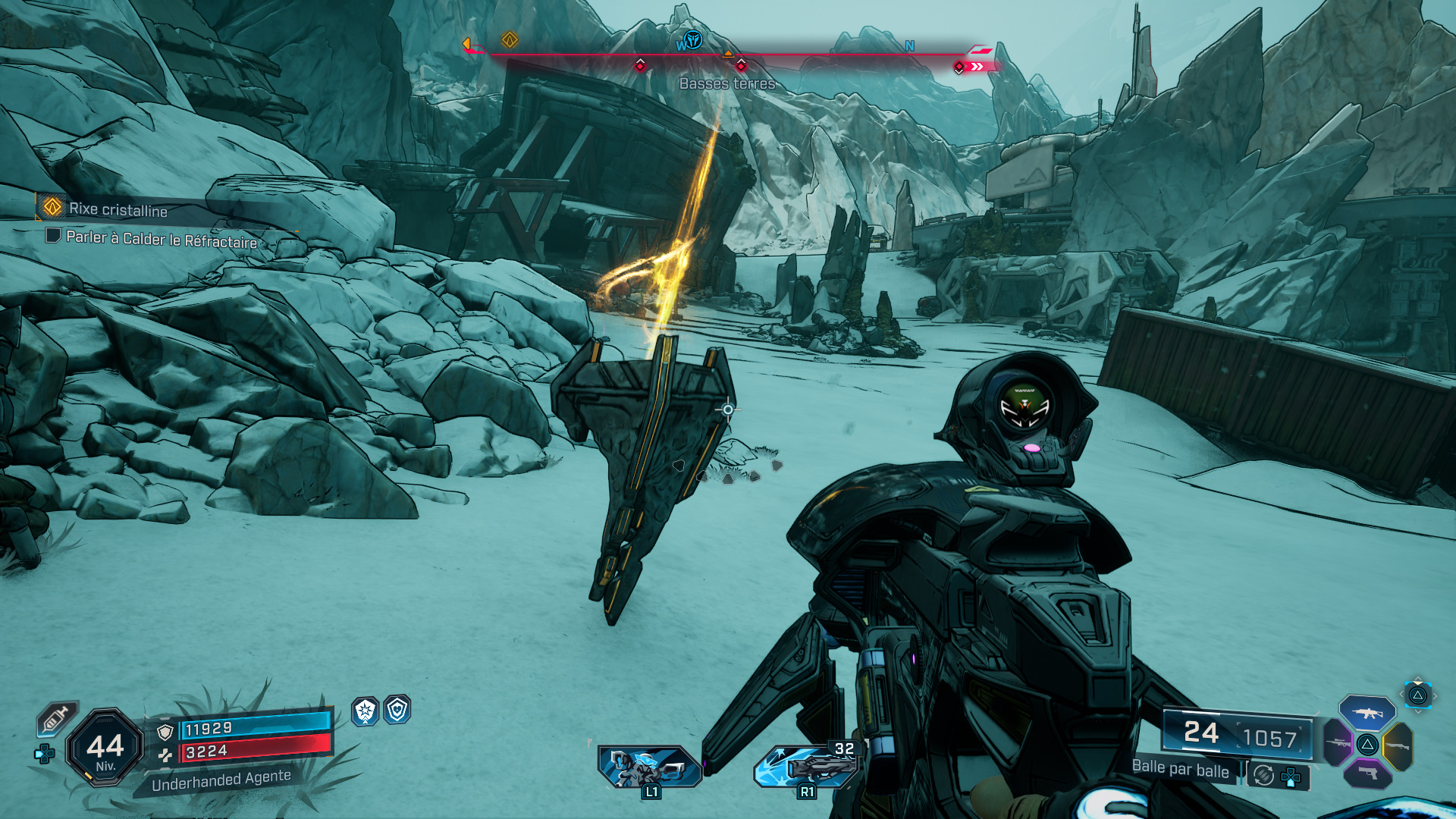Viewport: 1456px width, 819px height.
Task: Select the orange quest marker on the compass
Action: click(510, 39)
